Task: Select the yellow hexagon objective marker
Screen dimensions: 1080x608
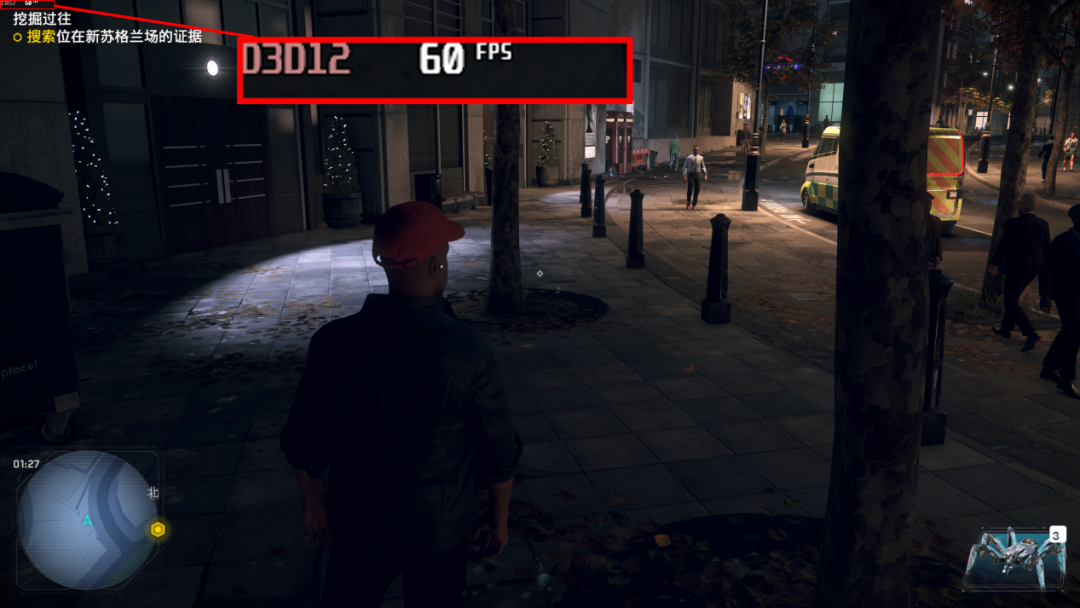Action: (x=158, y=529)
